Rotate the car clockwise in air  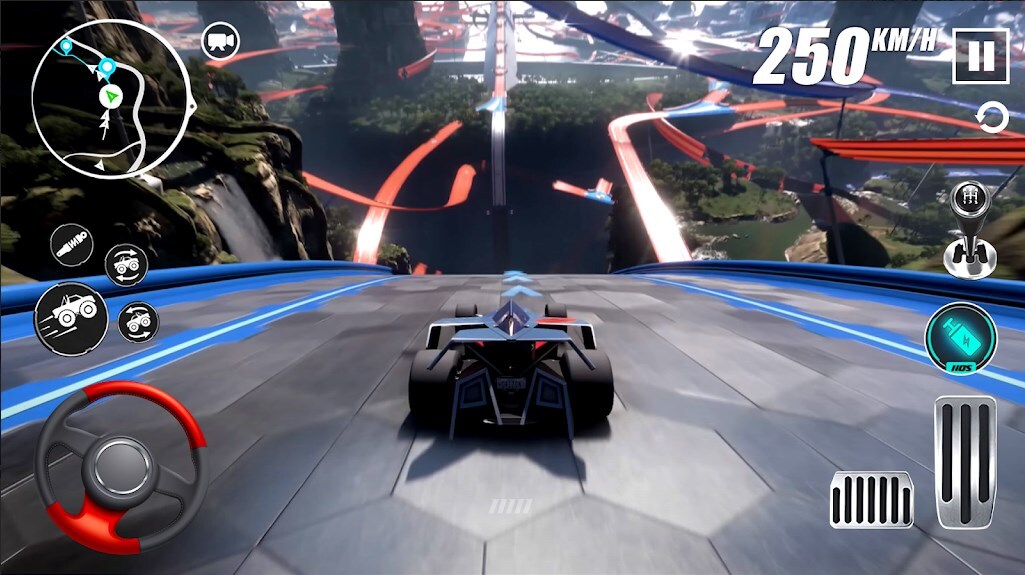tap(127, 265)
